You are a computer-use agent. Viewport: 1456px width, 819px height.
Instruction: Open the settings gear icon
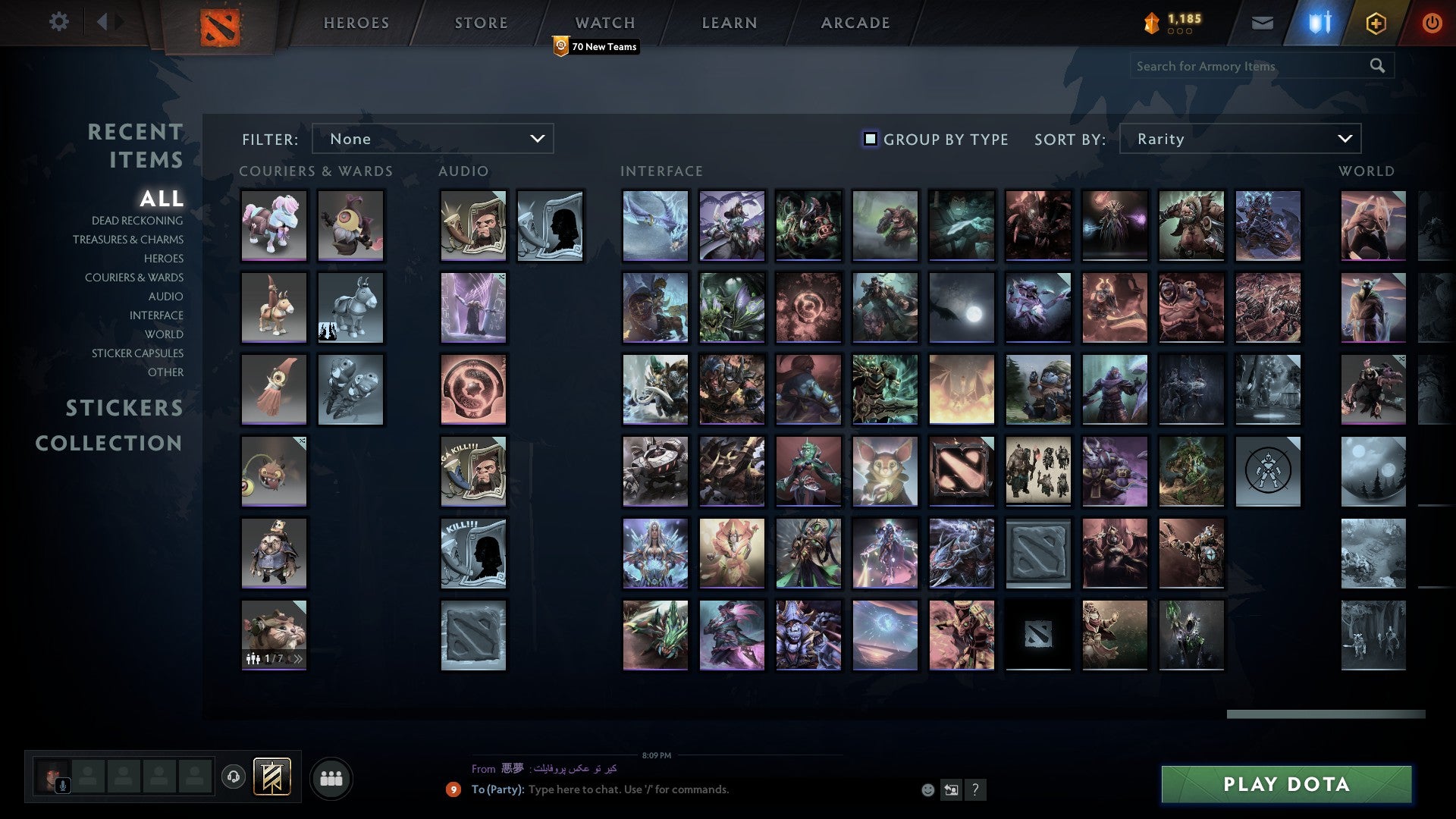point(58,23)
